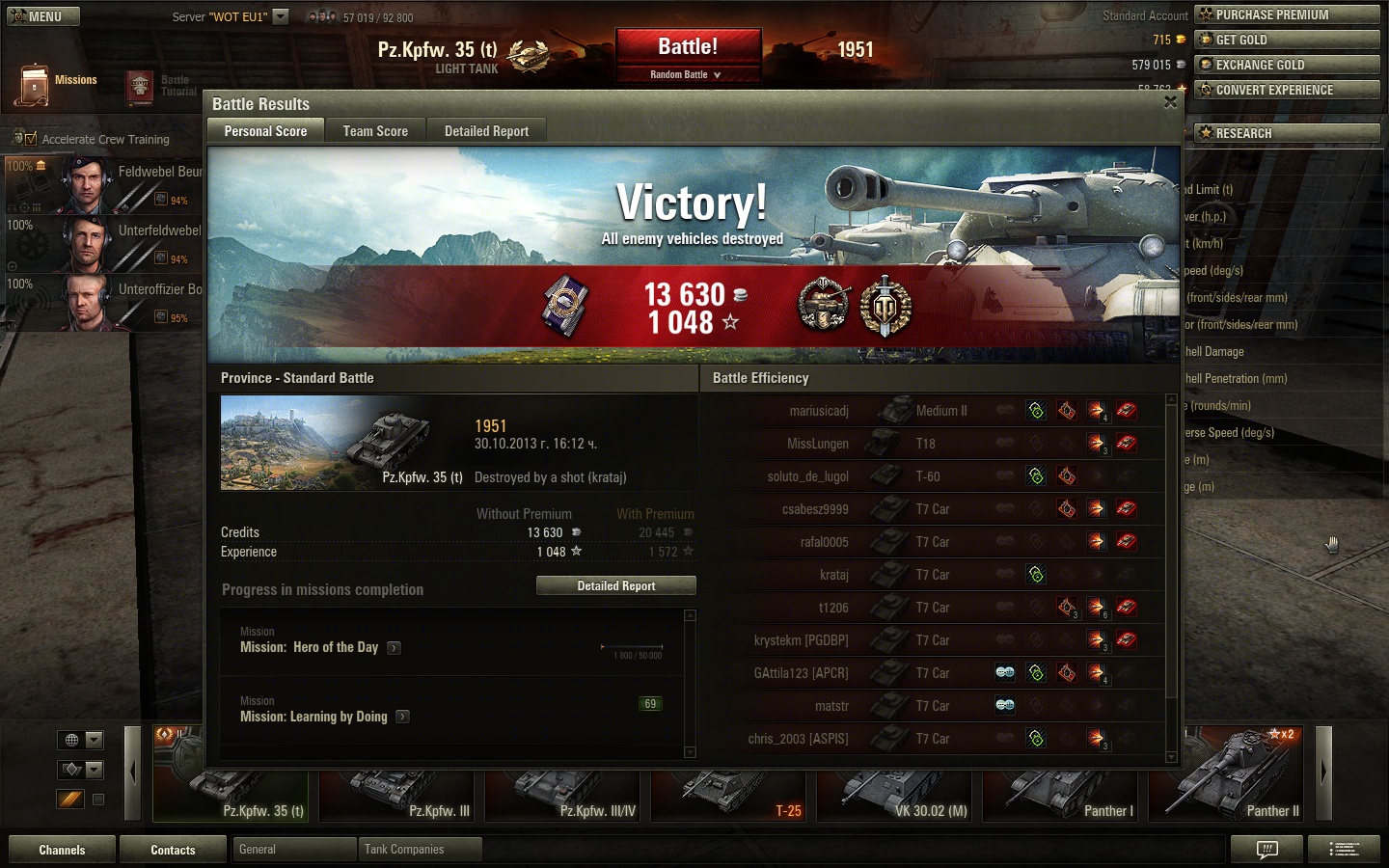Switch to the Team Score tab
Image resolution: width=1389 pixels, height=868 pixels.
point(375,131)
